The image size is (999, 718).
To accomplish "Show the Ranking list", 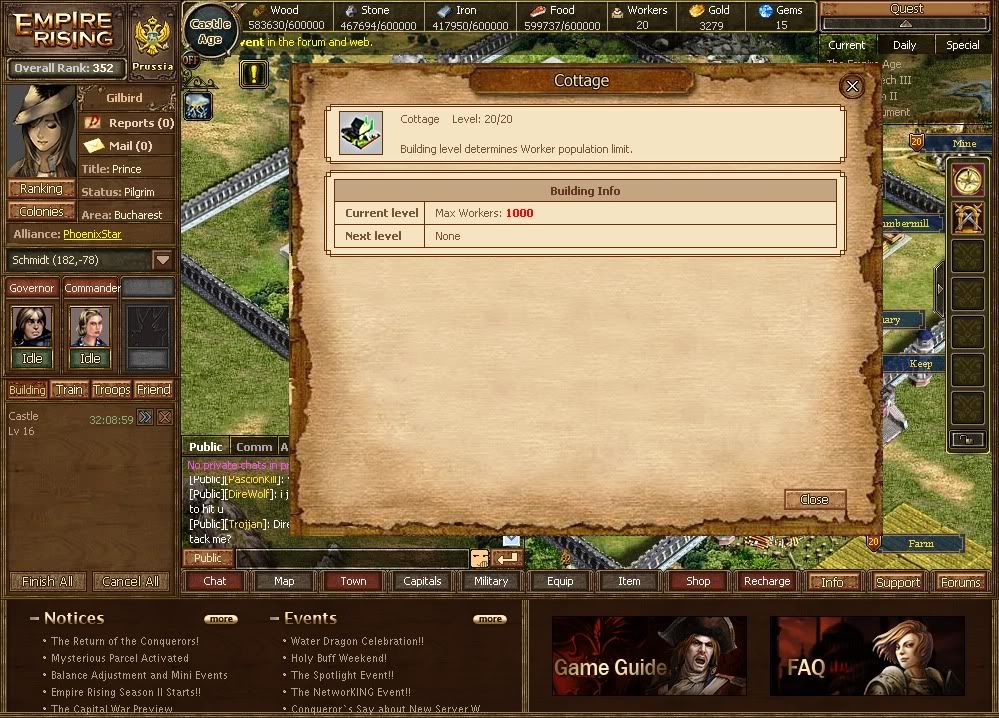I will (41, 189).
